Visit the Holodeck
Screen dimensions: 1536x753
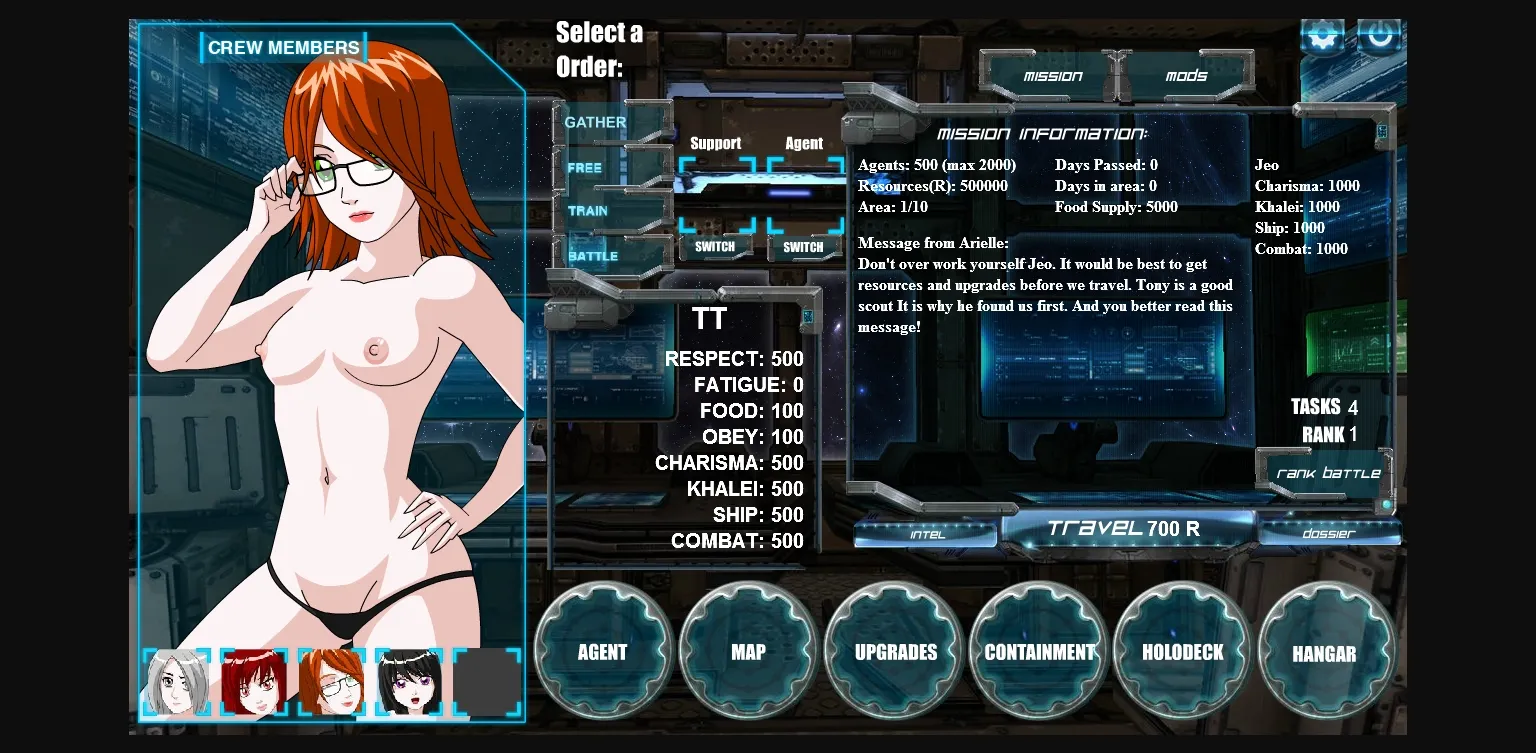tap(1183, 652)
